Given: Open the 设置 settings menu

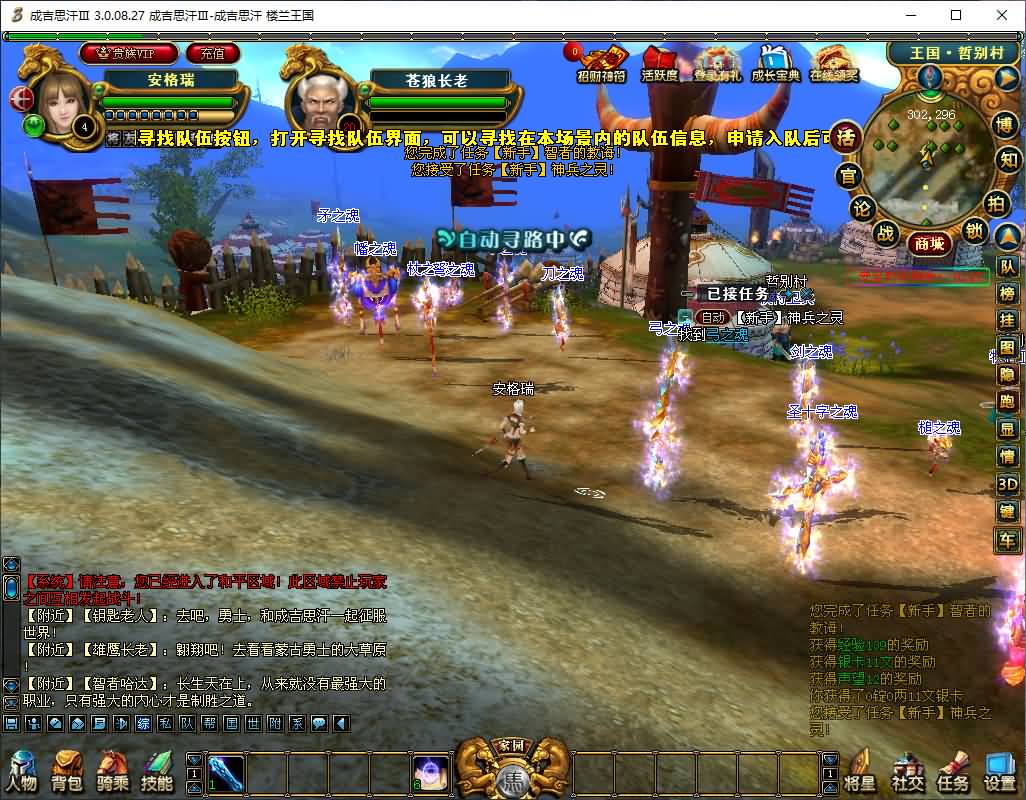Looking at the screenshot, I should coord(999,771).
